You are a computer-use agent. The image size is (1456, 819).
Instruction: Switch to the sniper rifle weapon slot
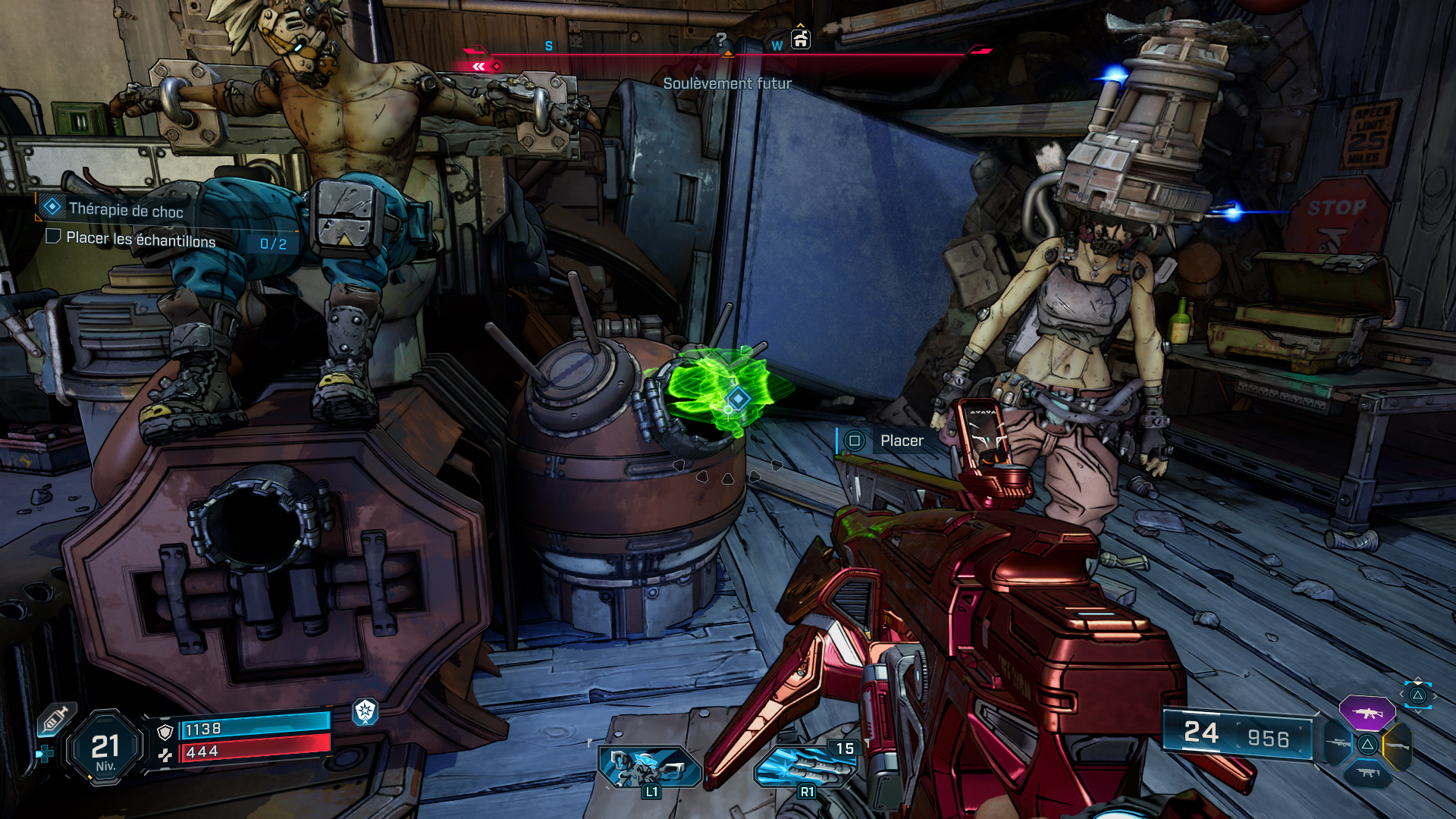coord(1338,744)
